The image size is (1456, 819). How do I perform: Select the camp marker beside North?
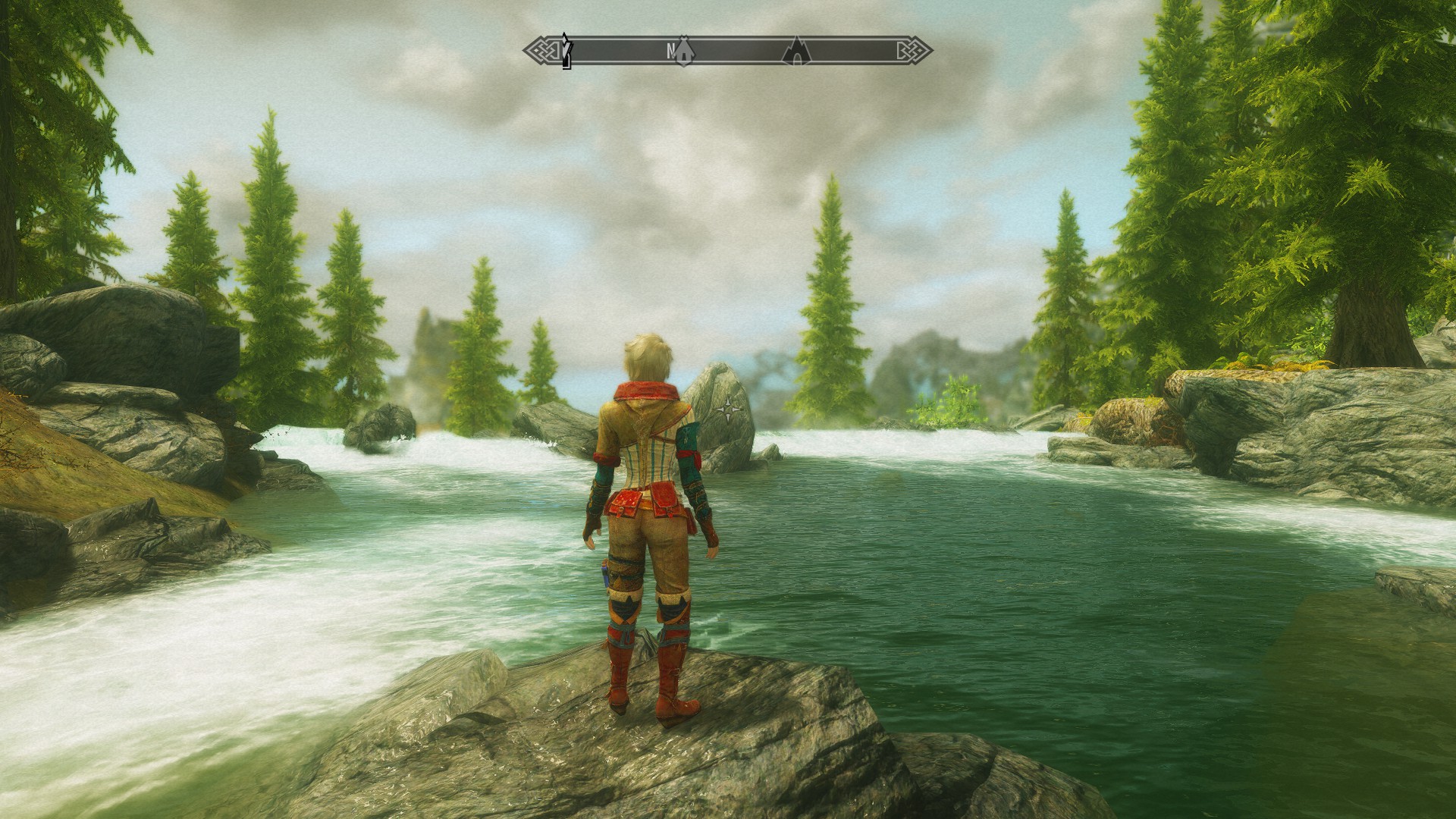point(685,51)
